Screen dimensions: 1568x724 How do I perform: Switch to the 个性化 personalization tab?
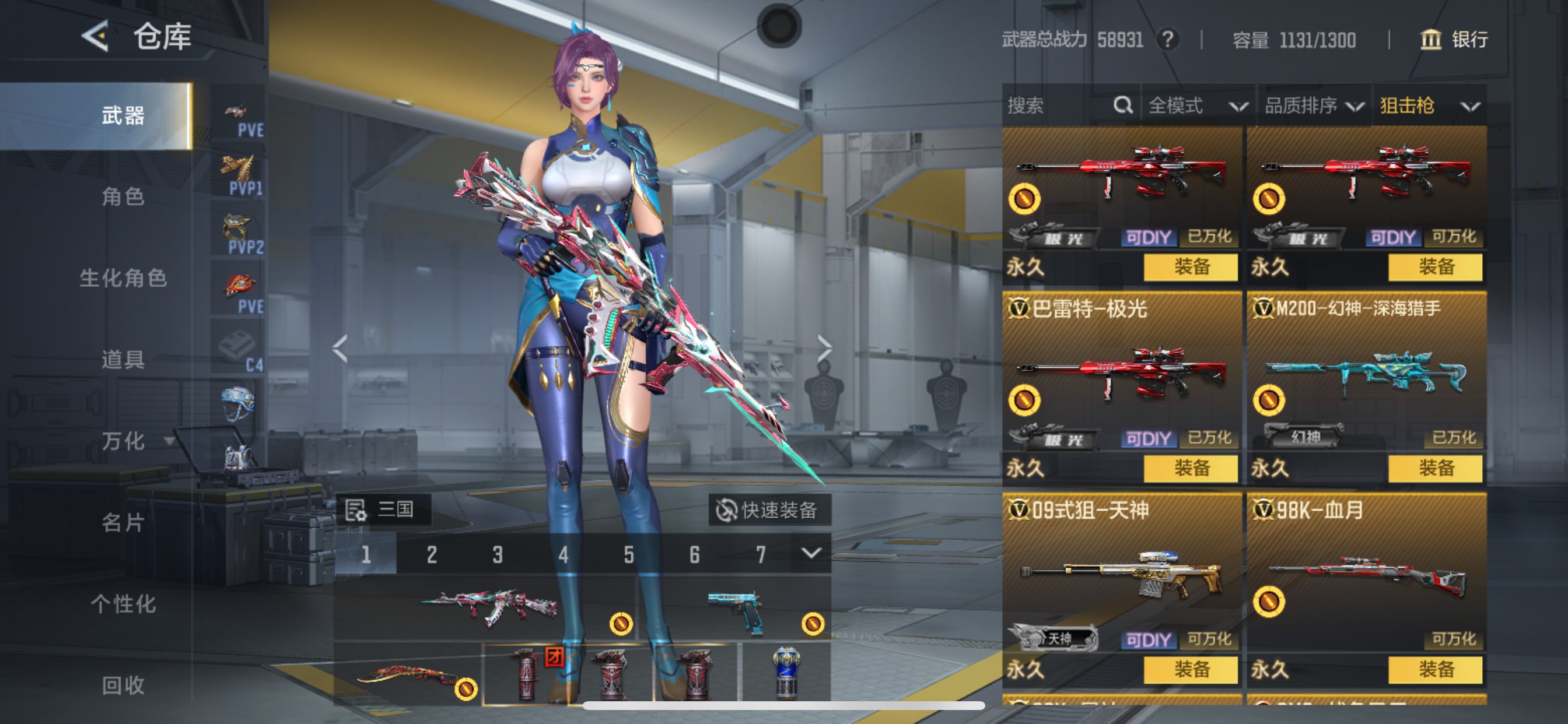tap(123, 603)
